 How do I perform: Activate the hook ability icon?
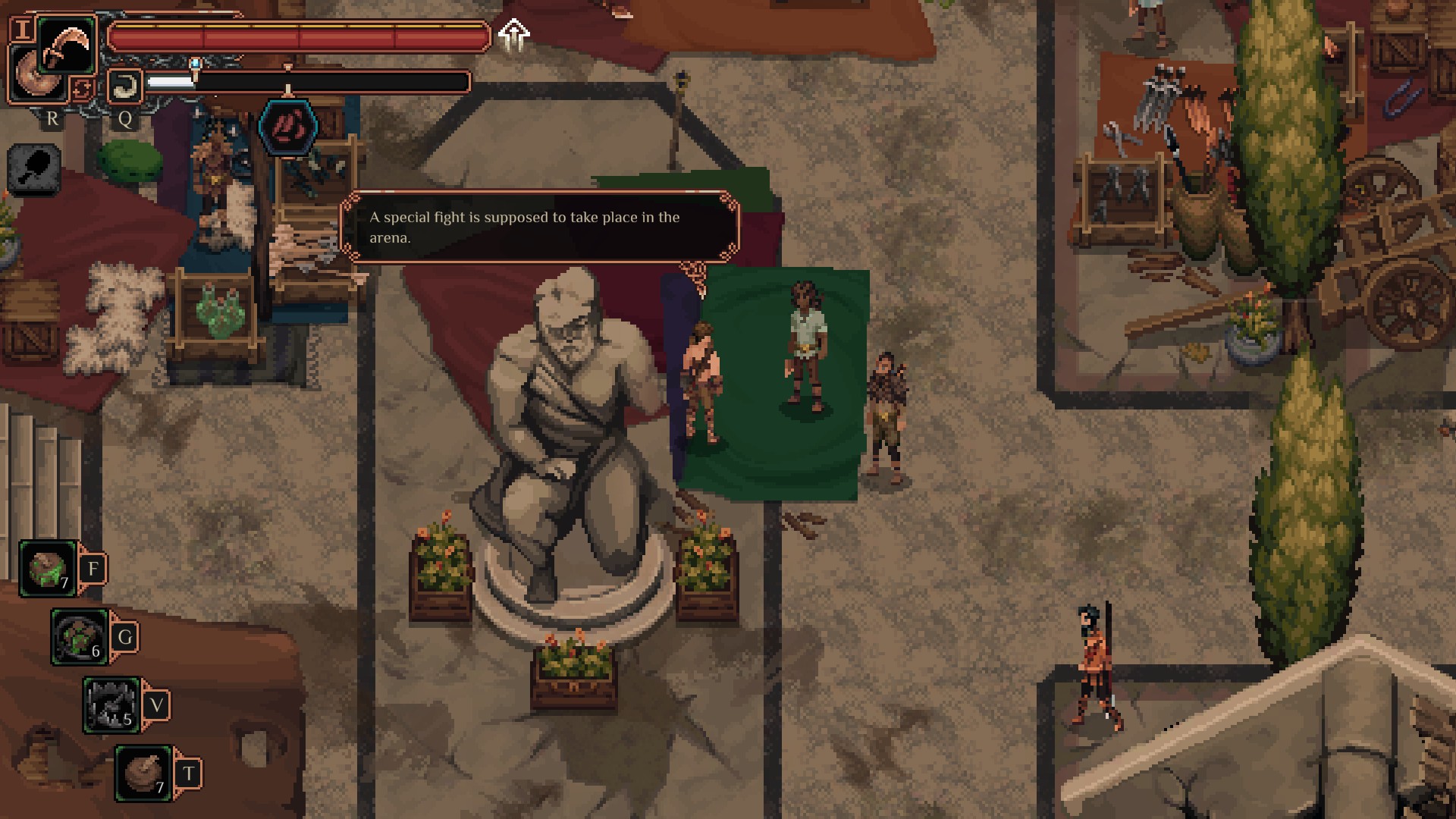(124, 86)
